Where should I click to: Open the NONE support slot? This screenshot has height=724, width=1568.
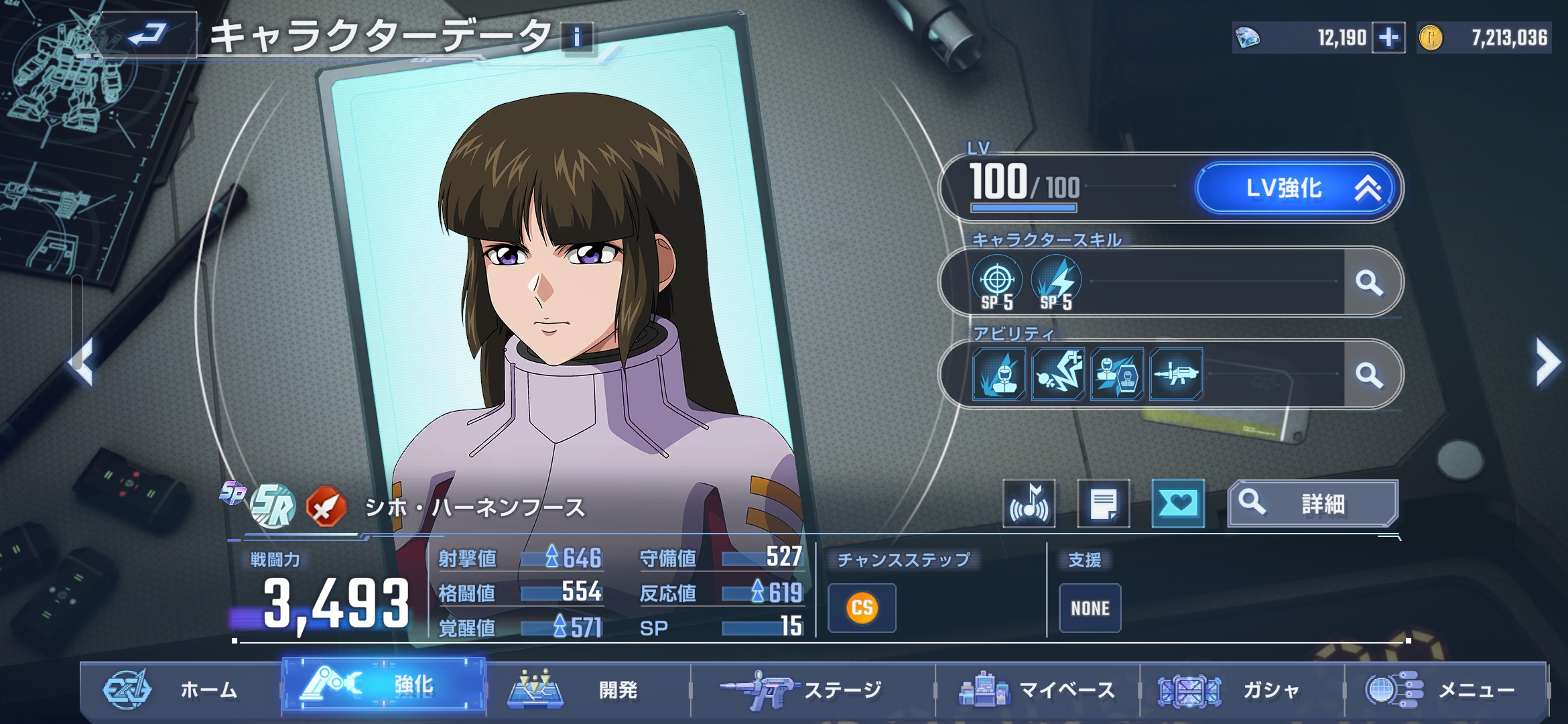[1090, 608]
